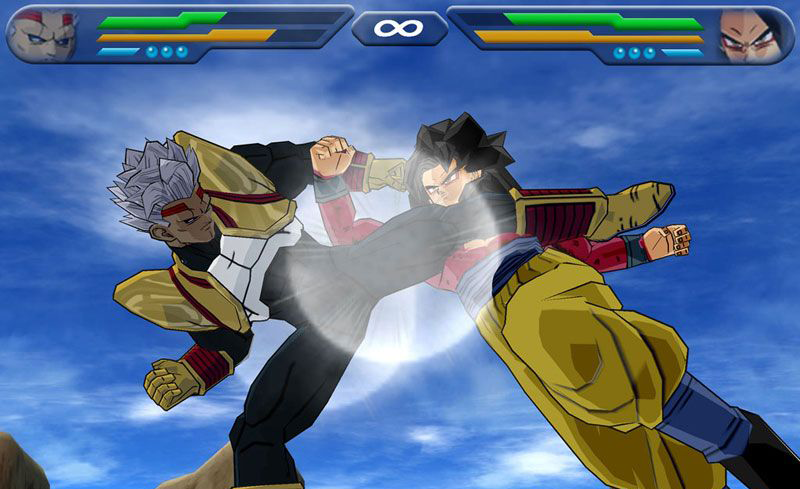Screen dimensions: 800x489
Task: Click the silver-haired fighter portrait
Action: 42,33
